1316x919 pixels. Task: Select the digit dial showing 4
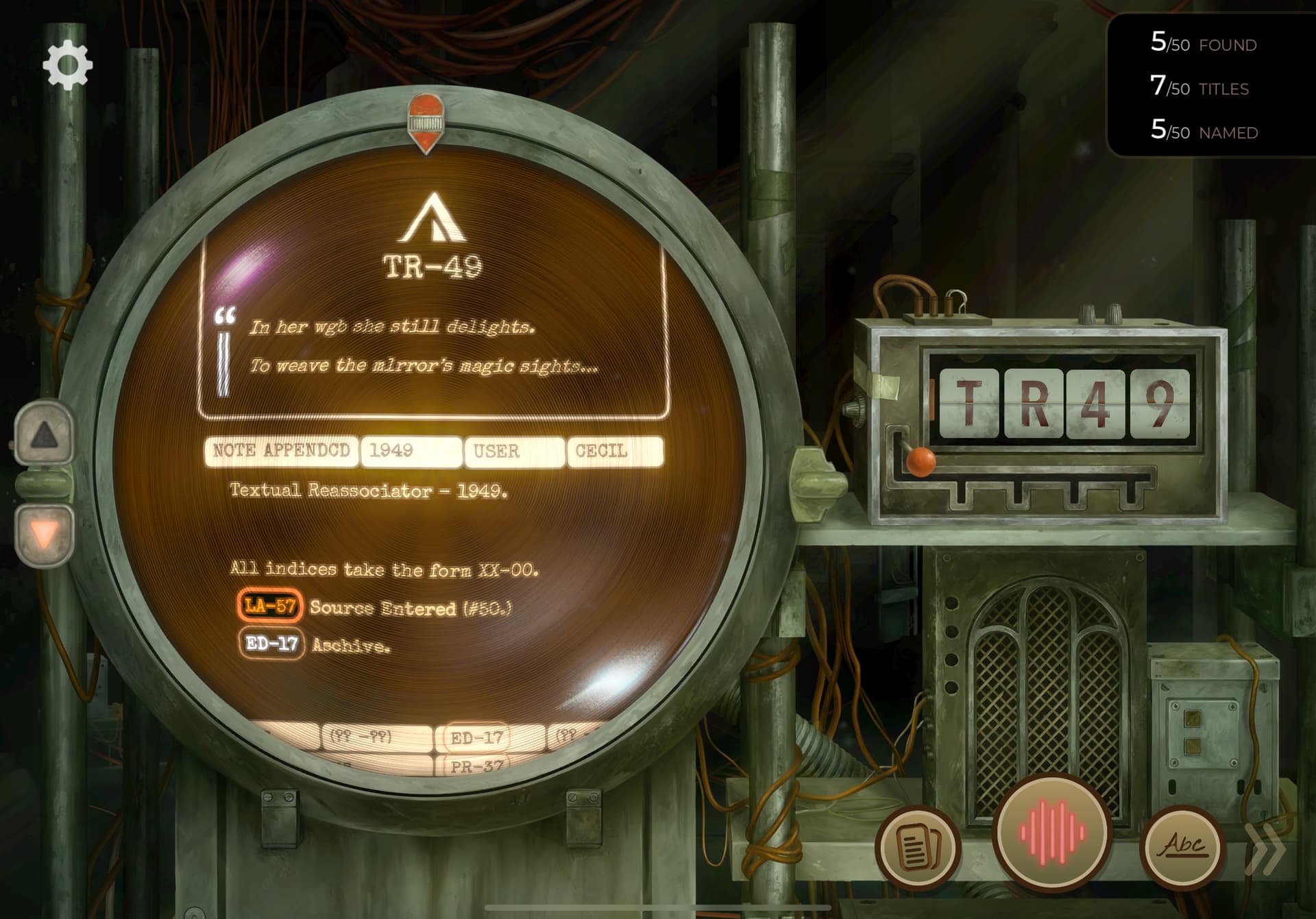[1095, 402]
